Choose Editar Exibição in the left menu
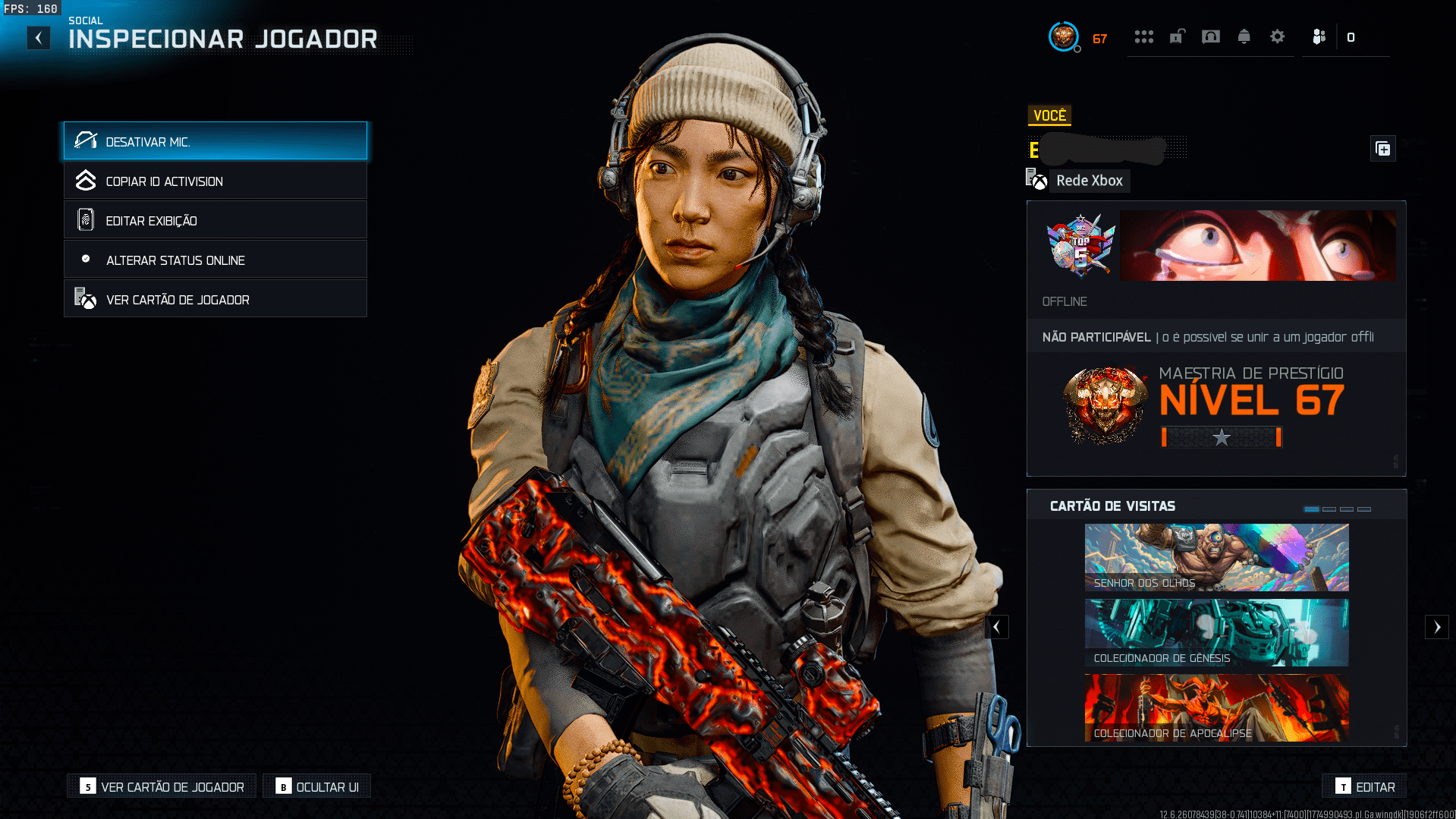The width and height of the screenshot is (1456, 819). (215, 220)
